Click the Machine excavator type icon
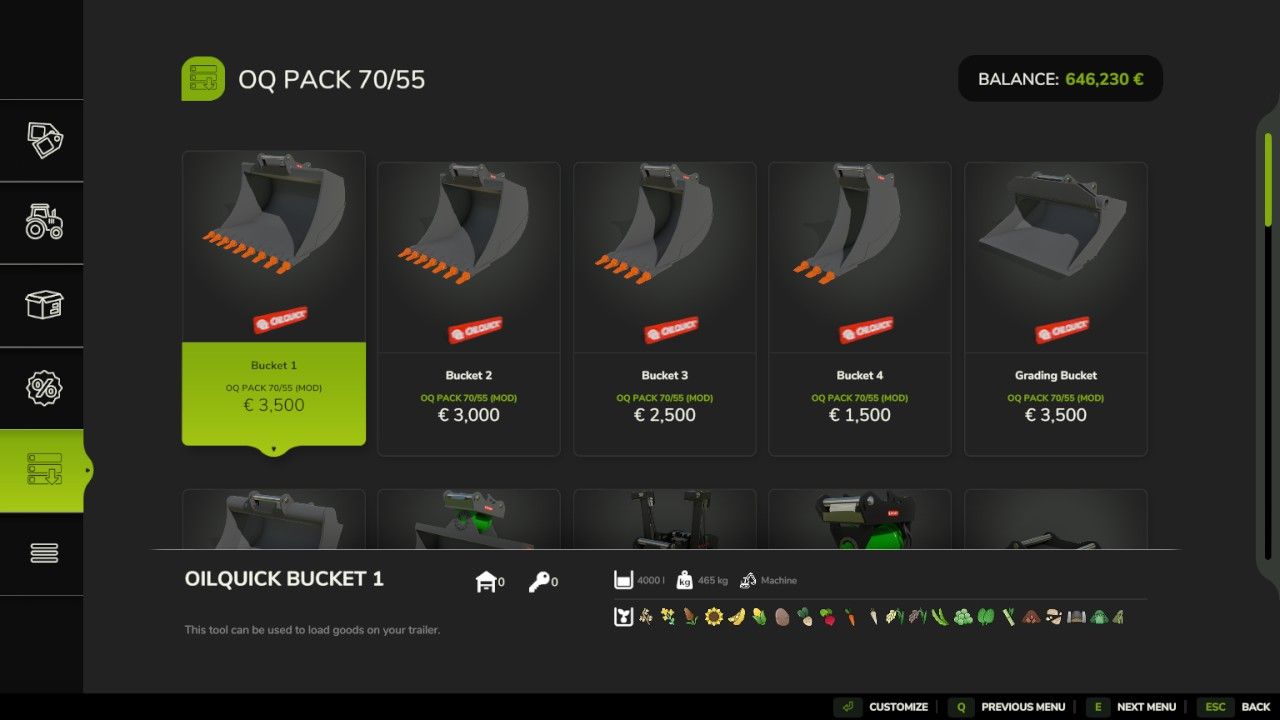This screenshot has width=1280, height=720. click(747, 579)
